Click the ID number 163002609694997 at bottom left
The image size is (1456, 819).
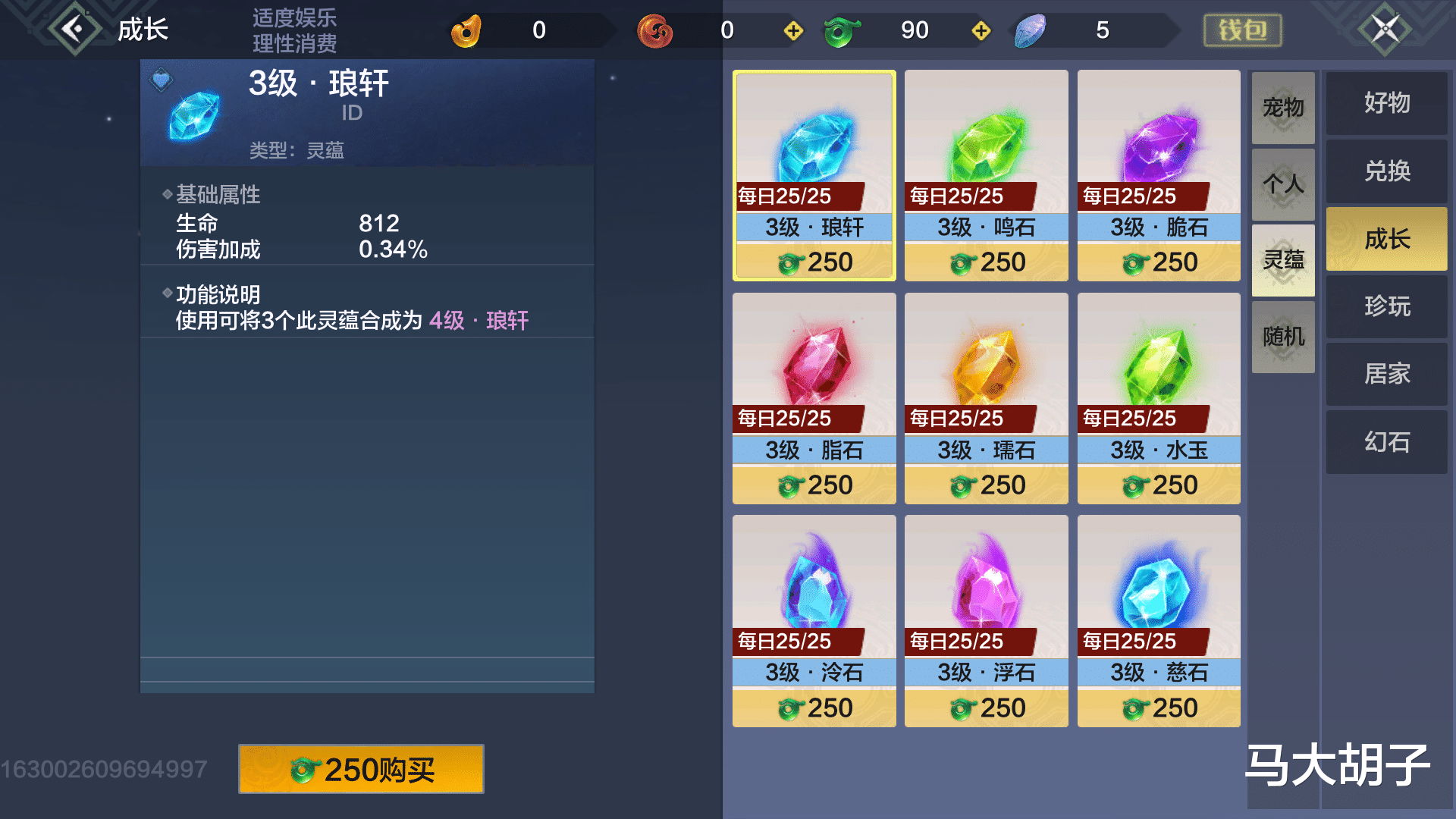102,767
